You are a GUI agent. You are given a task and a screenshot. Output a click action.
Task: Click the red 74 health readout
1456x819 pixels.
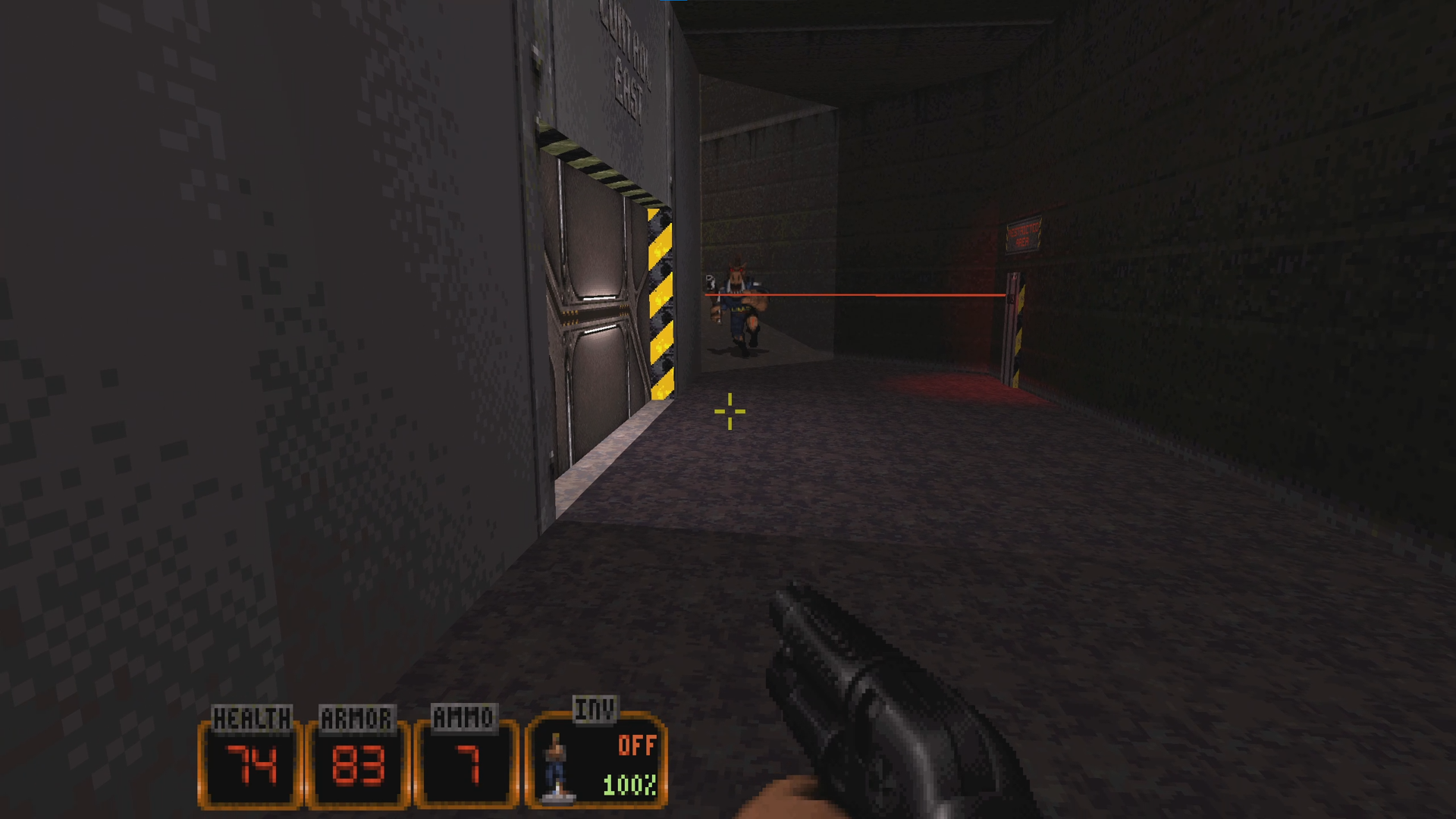pyautogui.click(x=250, y=767)
